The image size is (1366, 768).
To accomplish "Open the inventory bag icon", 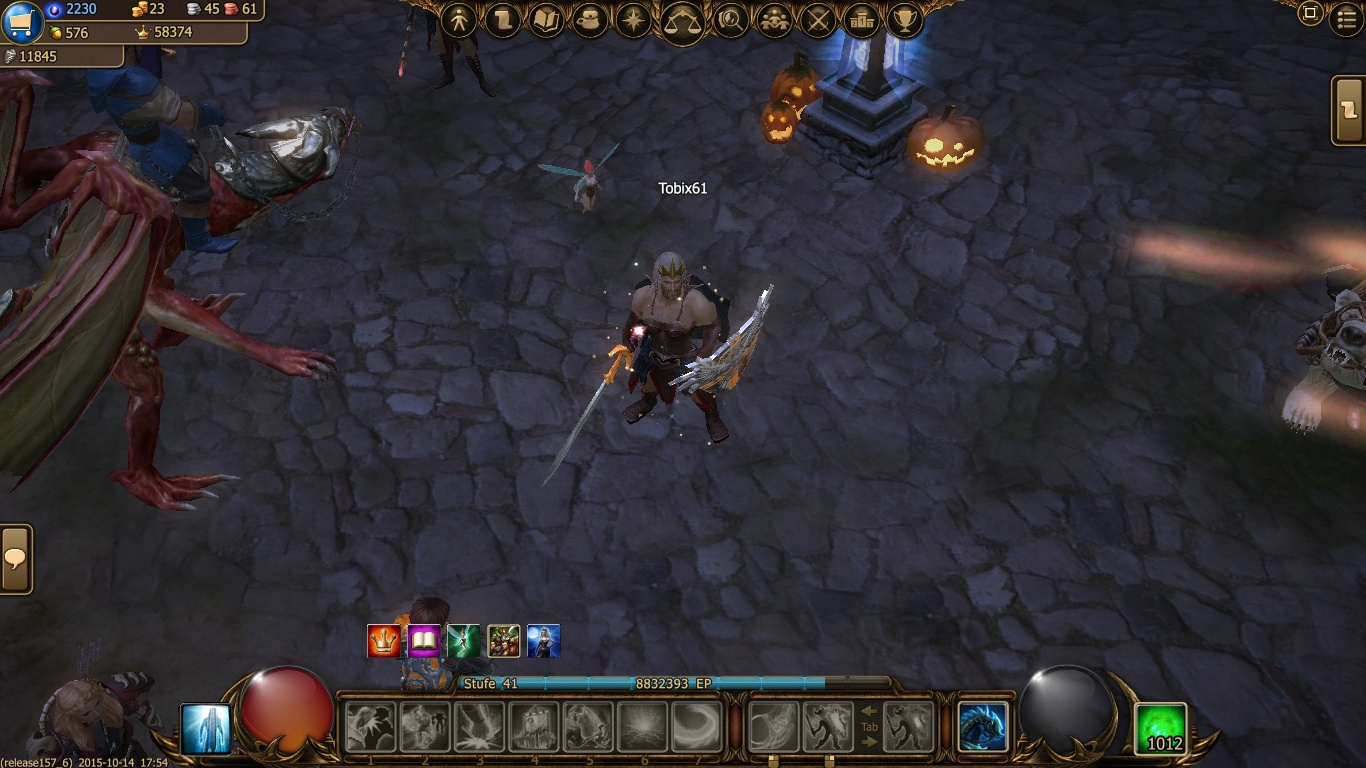I will (590, 20).
